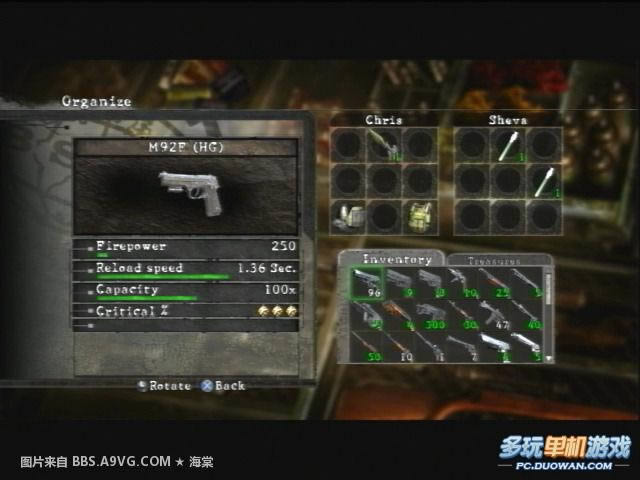Select the green vest in Chris's slots

pyautogui.click(x=417, y=213)
